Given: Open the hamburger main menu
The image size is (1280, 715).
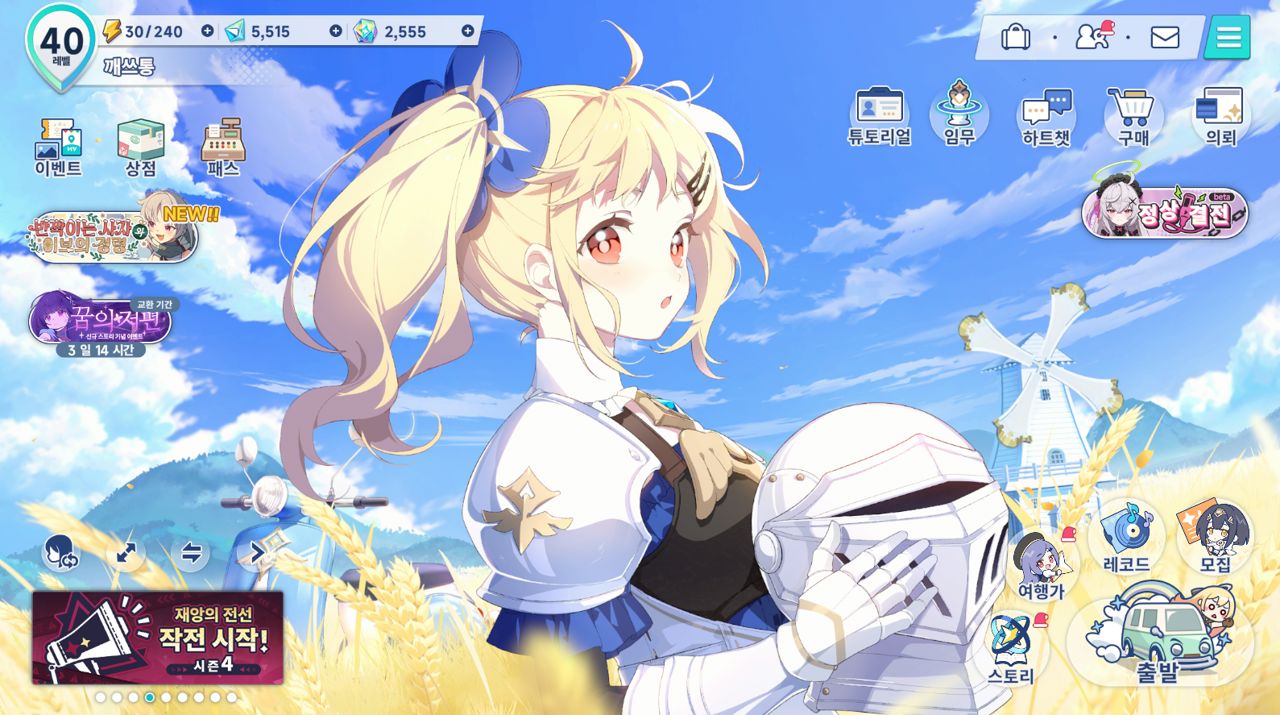Looking at the screenshot, I should [1228, 37].
